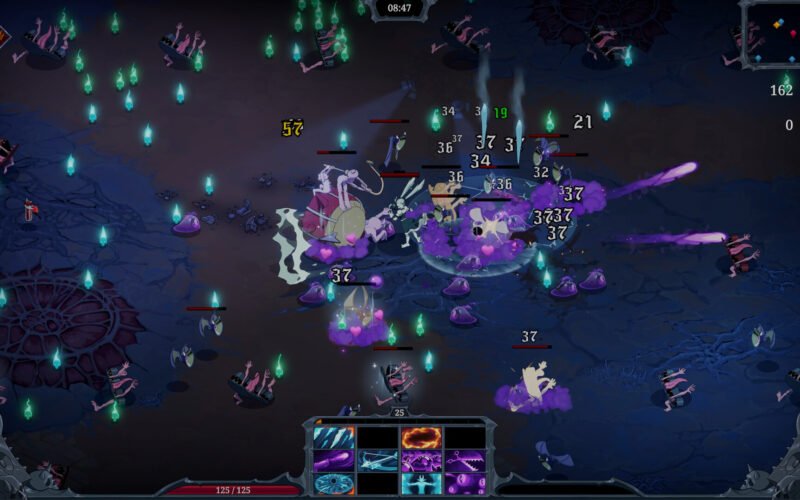The height and width of the screenshot is (500, 800).
Task: Click the purple monster horde skill icon
Action: (x=420, y=461)
